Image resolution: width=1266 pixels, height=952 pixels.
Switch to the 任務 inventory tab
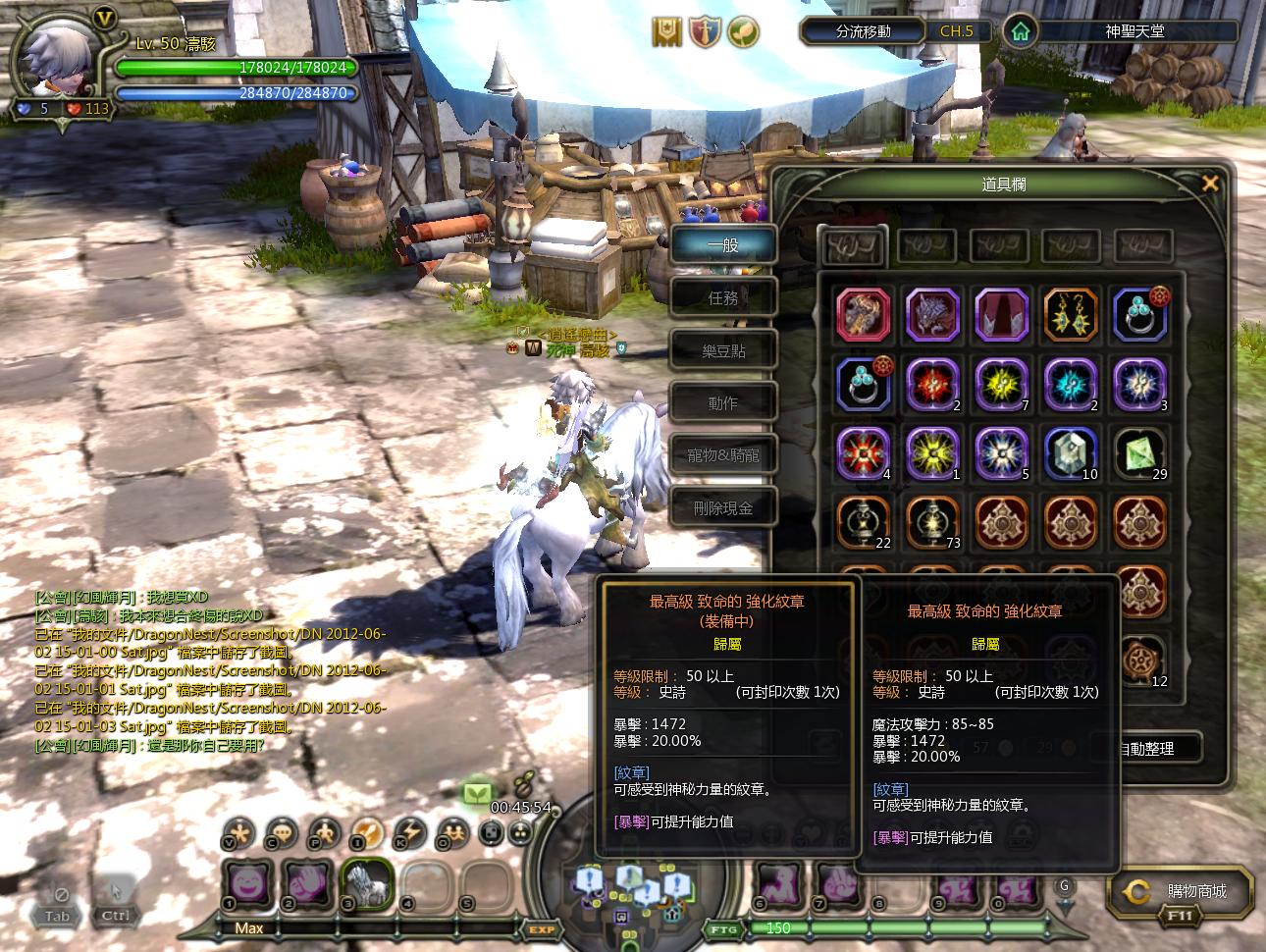(x=723, y=297)
